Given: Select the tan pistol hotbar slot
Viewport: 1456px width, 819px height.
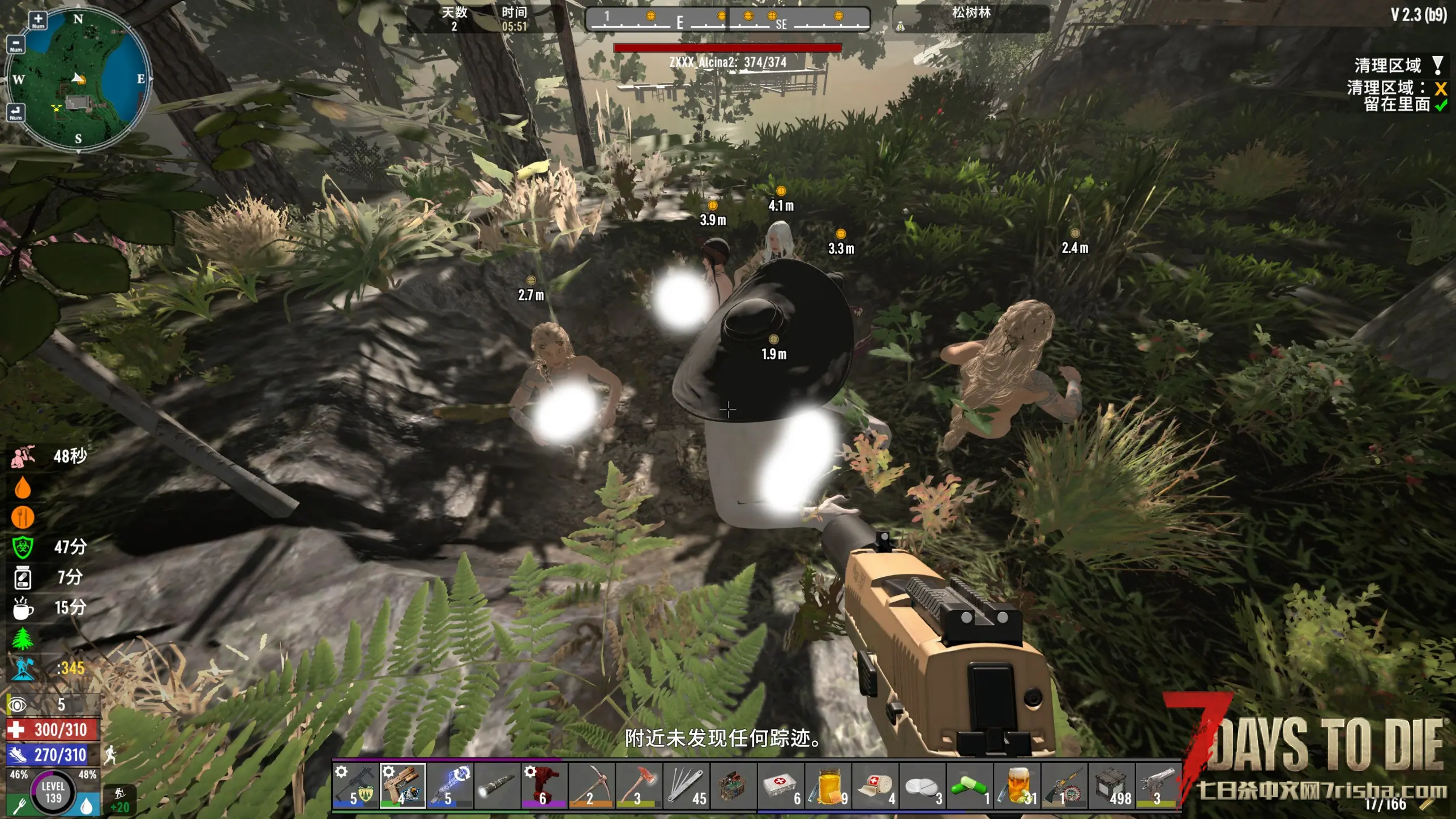Looking at the screenshot, I should [402, 786].
